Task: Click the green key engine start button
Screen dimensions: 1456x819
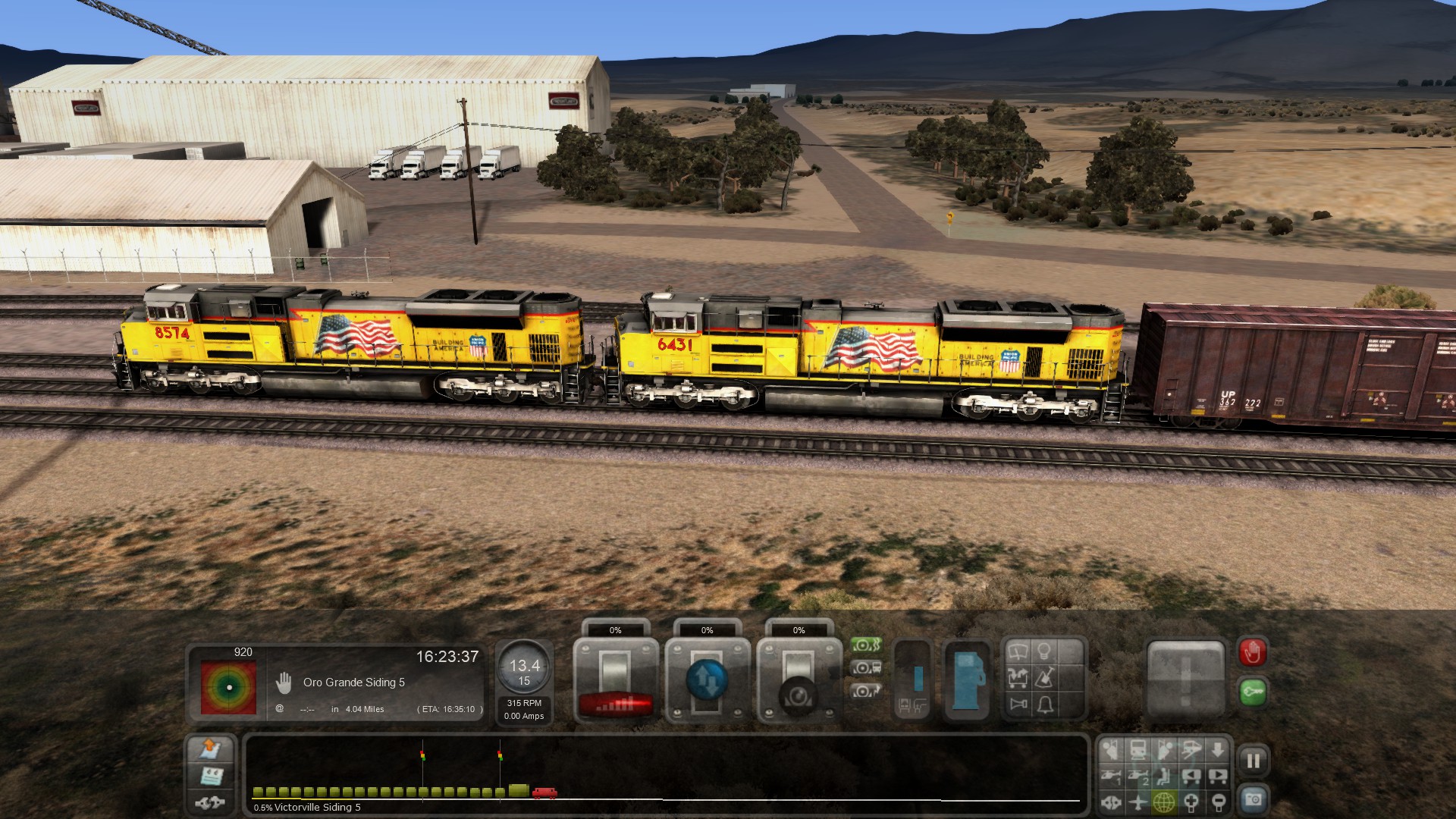Action: (x=1252, y=692)
